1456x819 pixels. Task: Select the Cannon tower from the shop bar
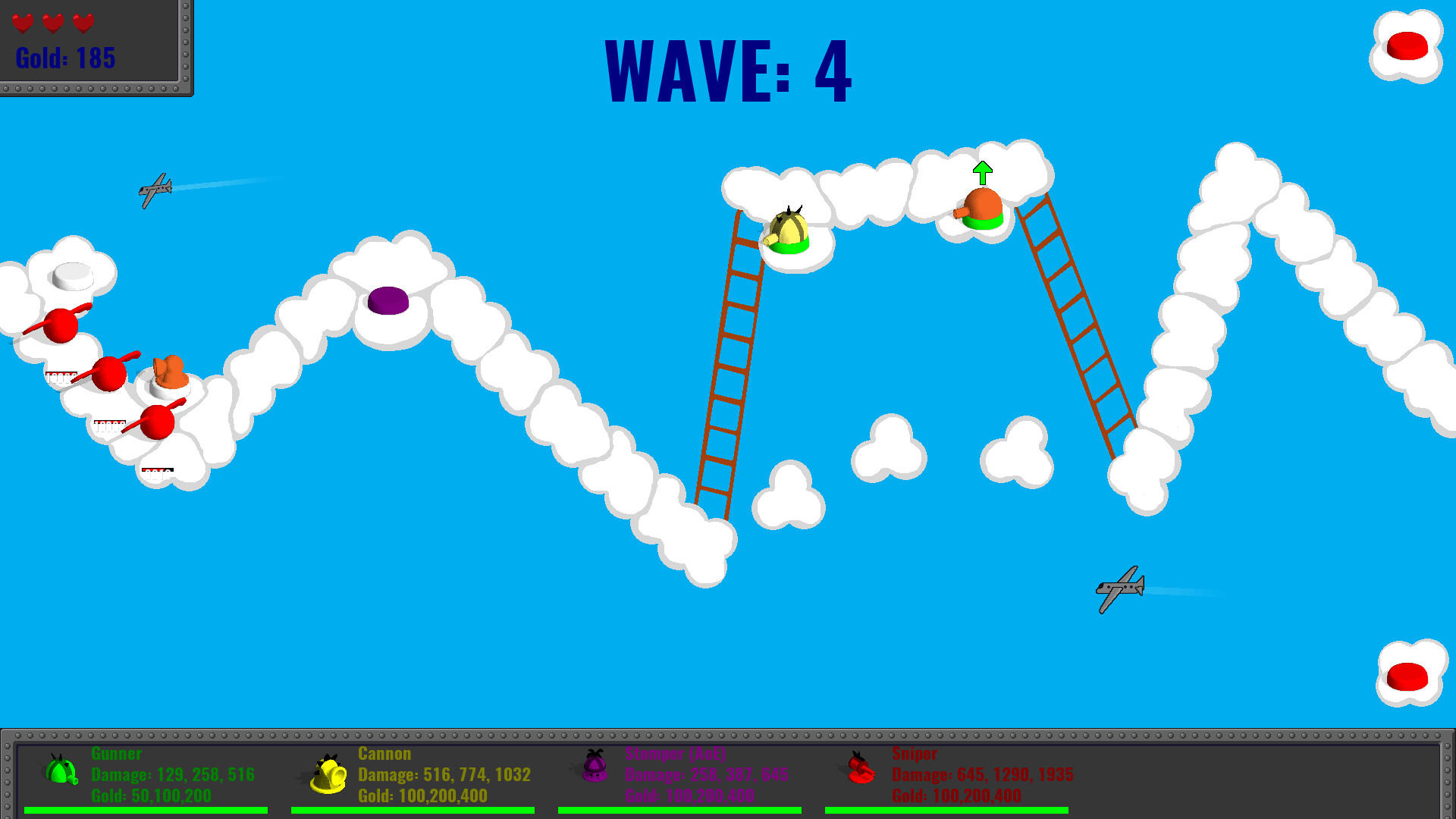coord(329,773)
